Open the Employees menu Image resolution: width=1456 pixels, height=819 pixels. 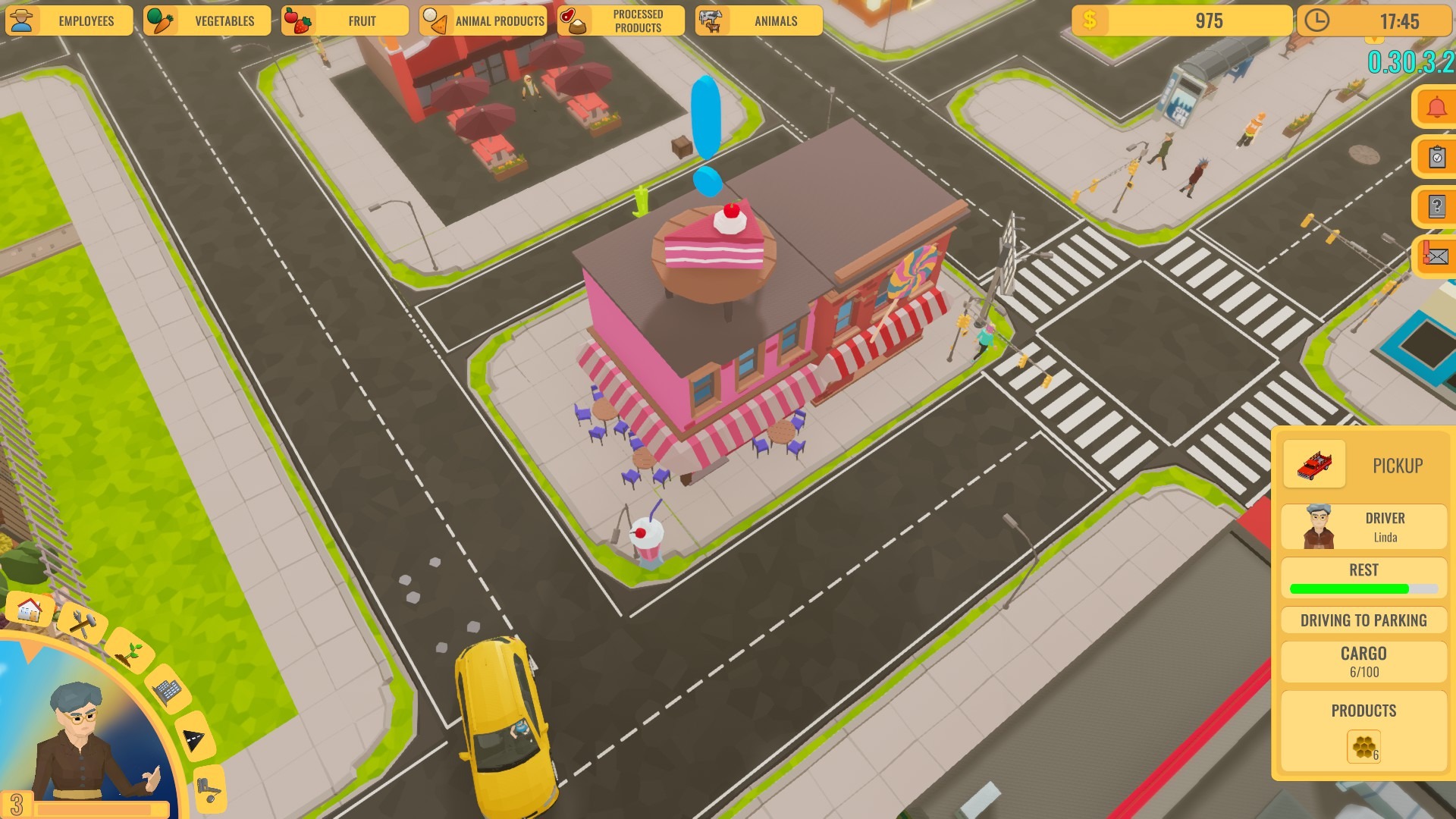(69, 20)
